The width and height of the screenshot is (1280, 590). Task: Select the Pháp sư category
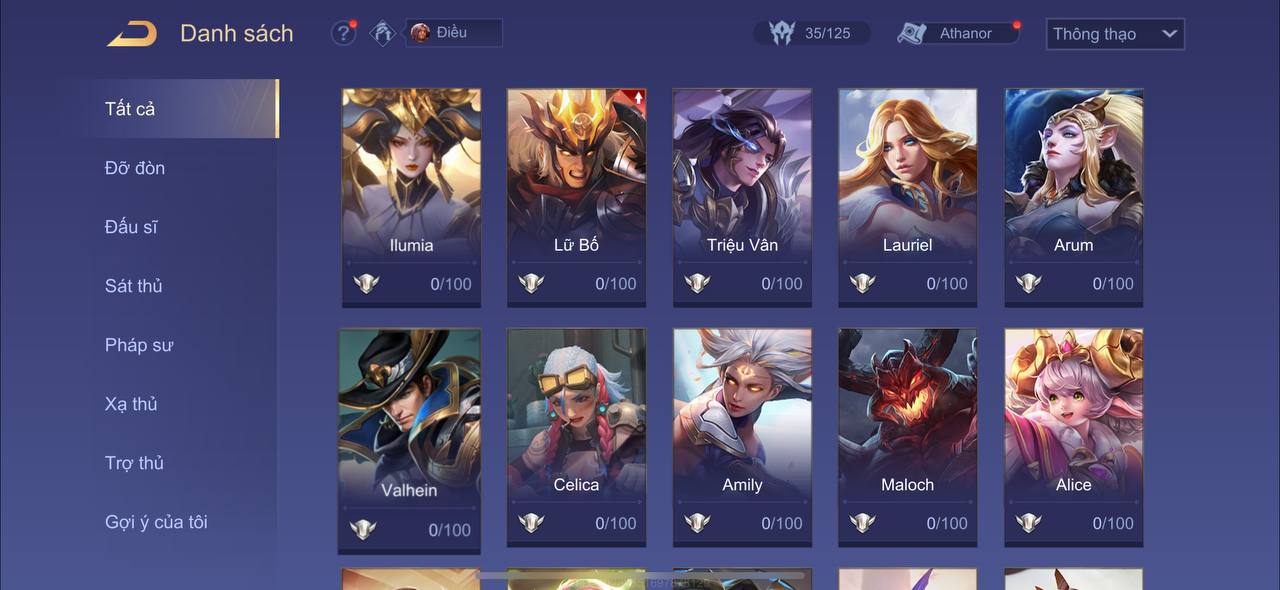(139, 345)
